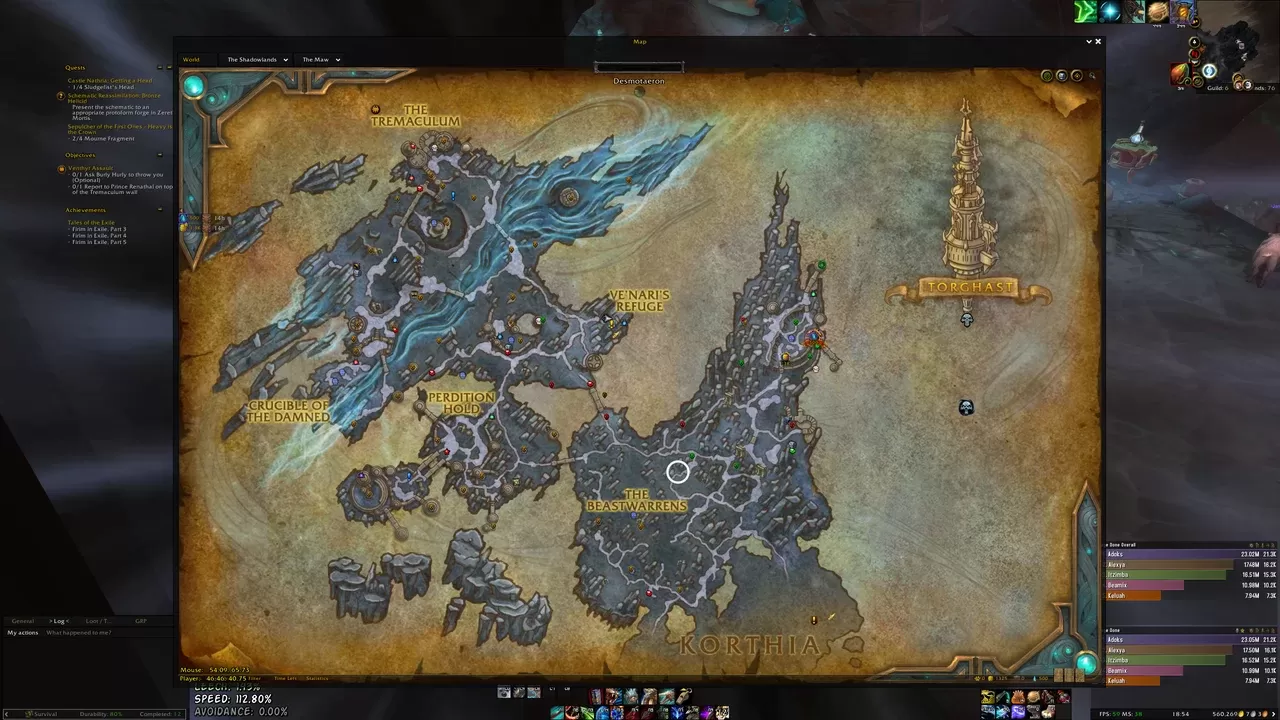Switch to the Loot chat tab
Viewport: 1280px width, 720px height.
[x=100, y=621]
